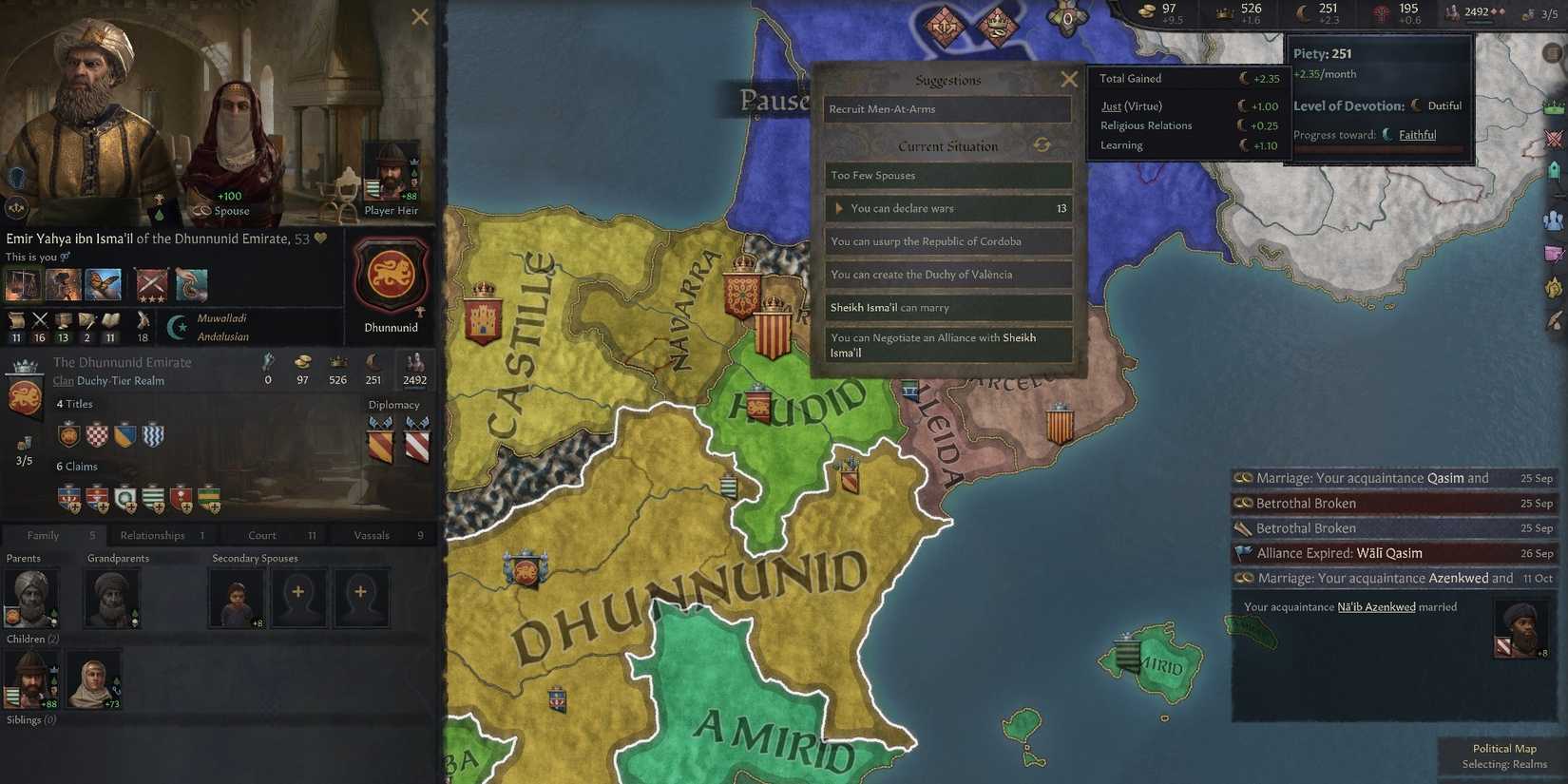Collapse the character window with the side arrow

point(16,207)
